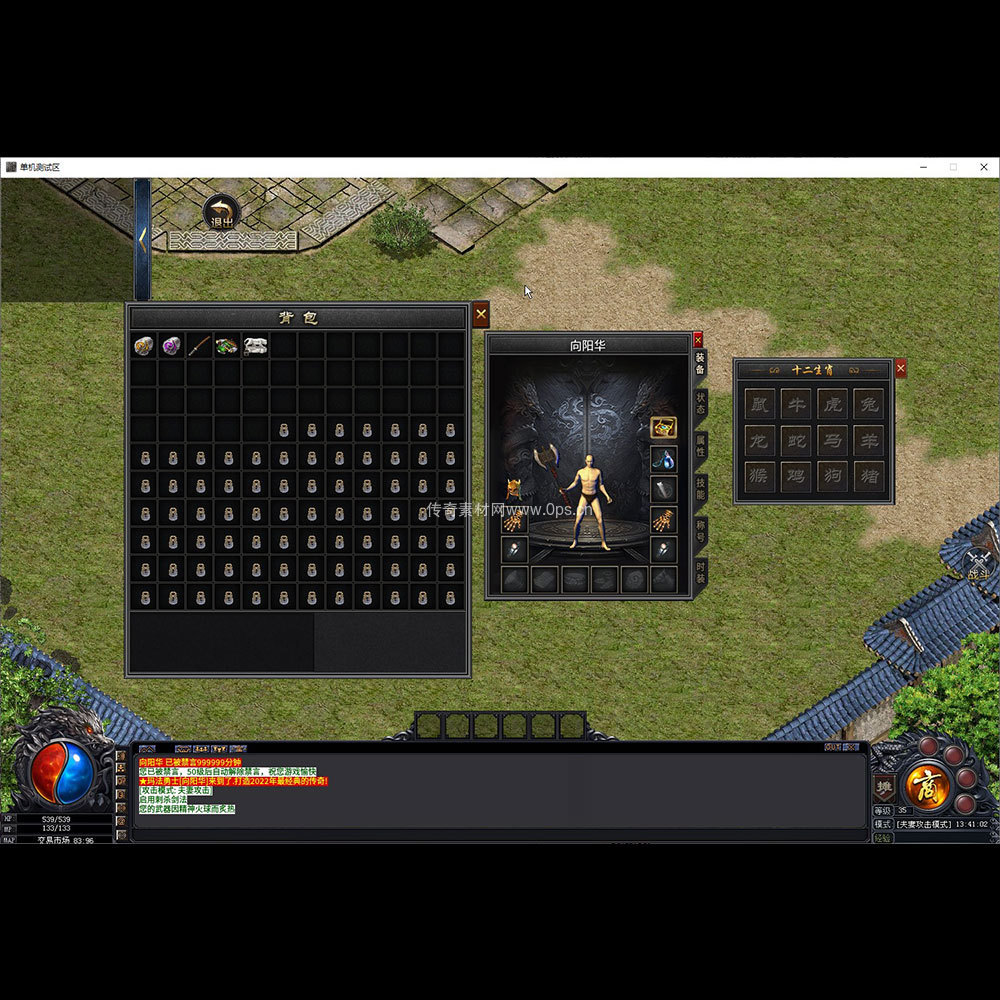Select the 猪 pig zodiac tile
Image resolution: width=1000 pixels, height=1000 pixels.
868,476
